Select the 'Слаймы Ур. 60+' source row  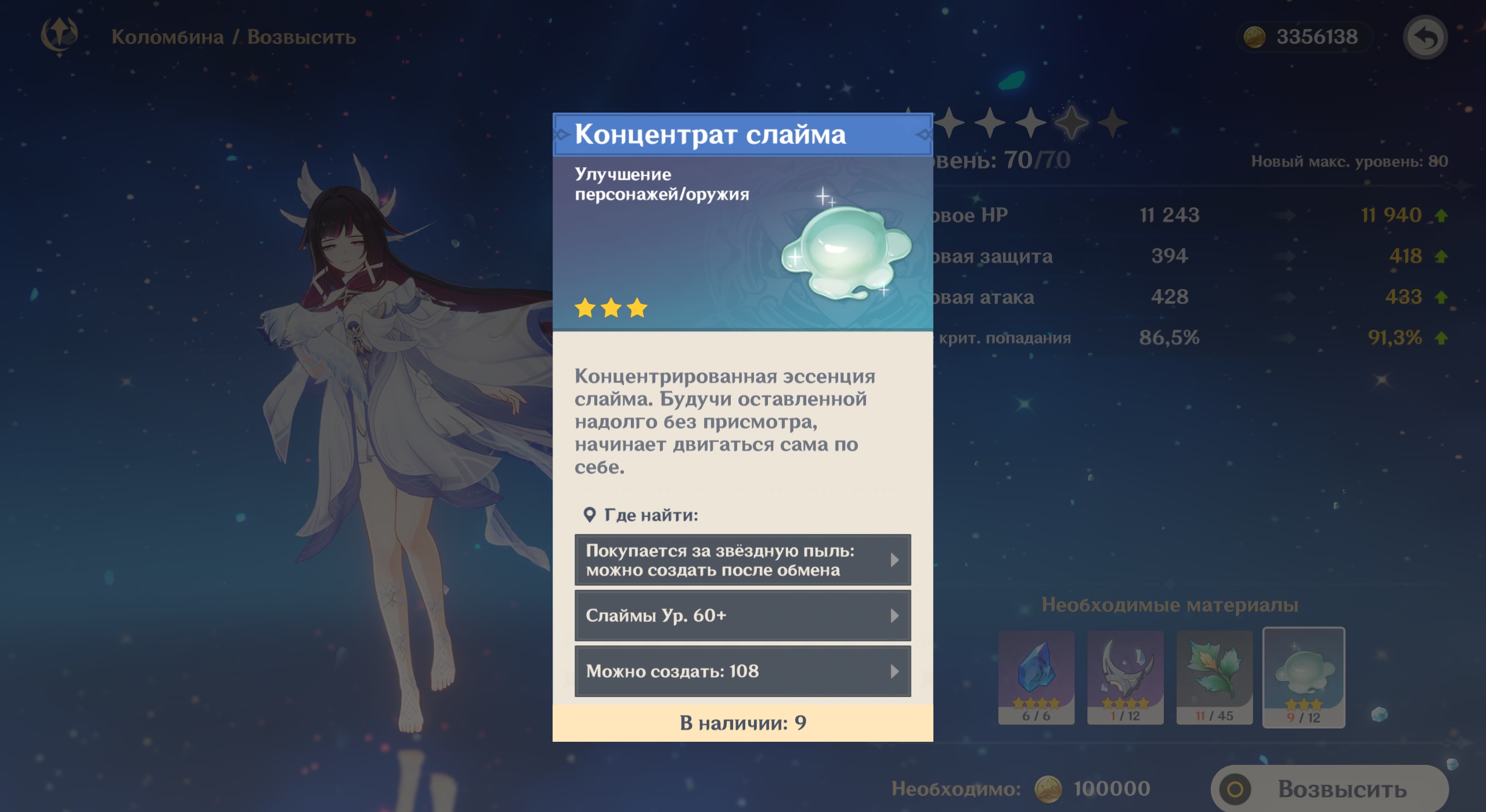742,615
